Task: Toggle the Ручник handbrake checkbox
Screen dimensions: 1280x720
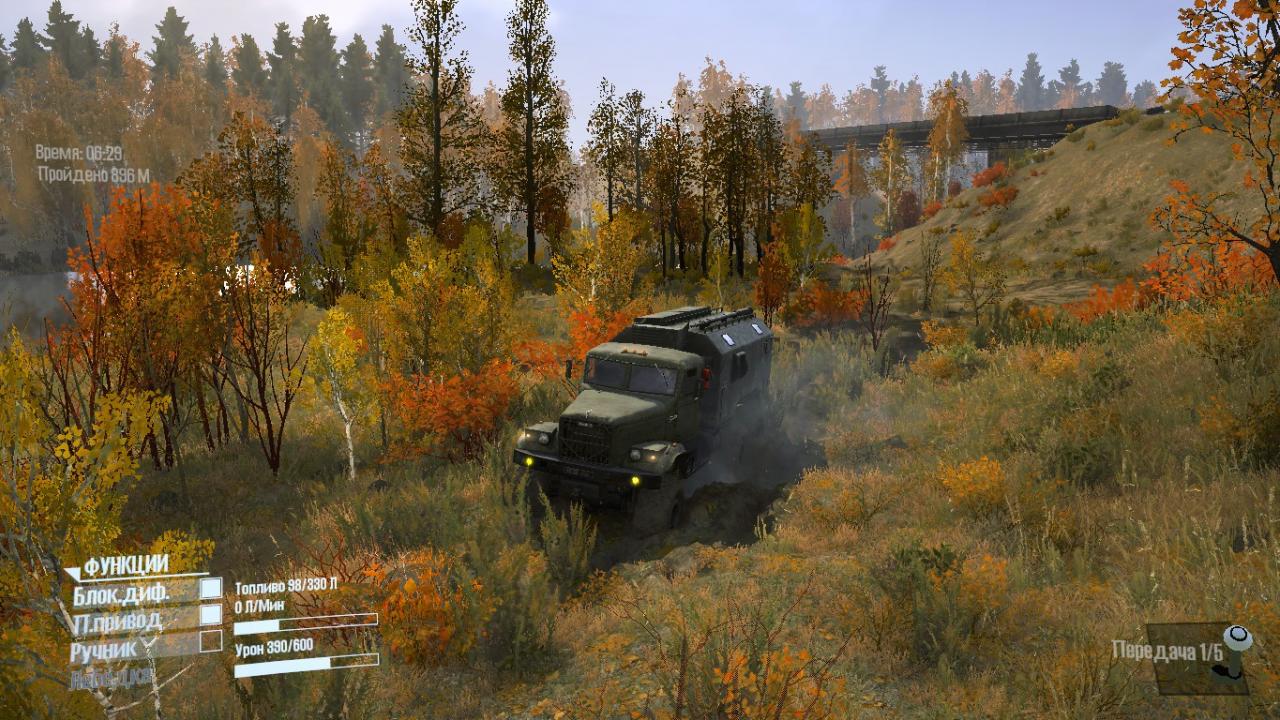Action: [211, 641]
